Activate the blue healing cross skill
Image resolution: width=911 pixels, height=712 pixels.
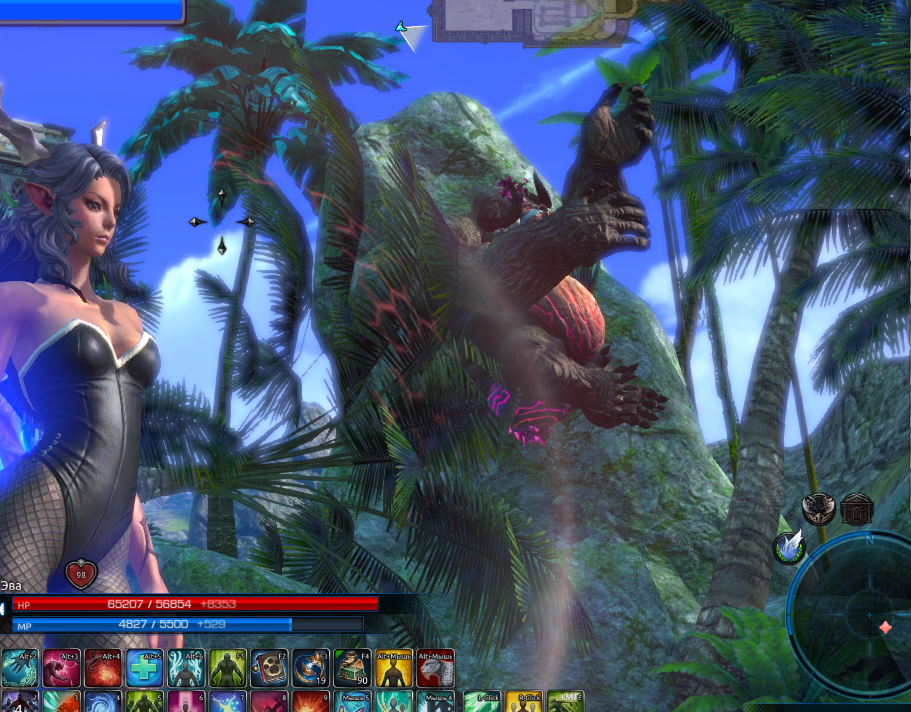[144, 666]
